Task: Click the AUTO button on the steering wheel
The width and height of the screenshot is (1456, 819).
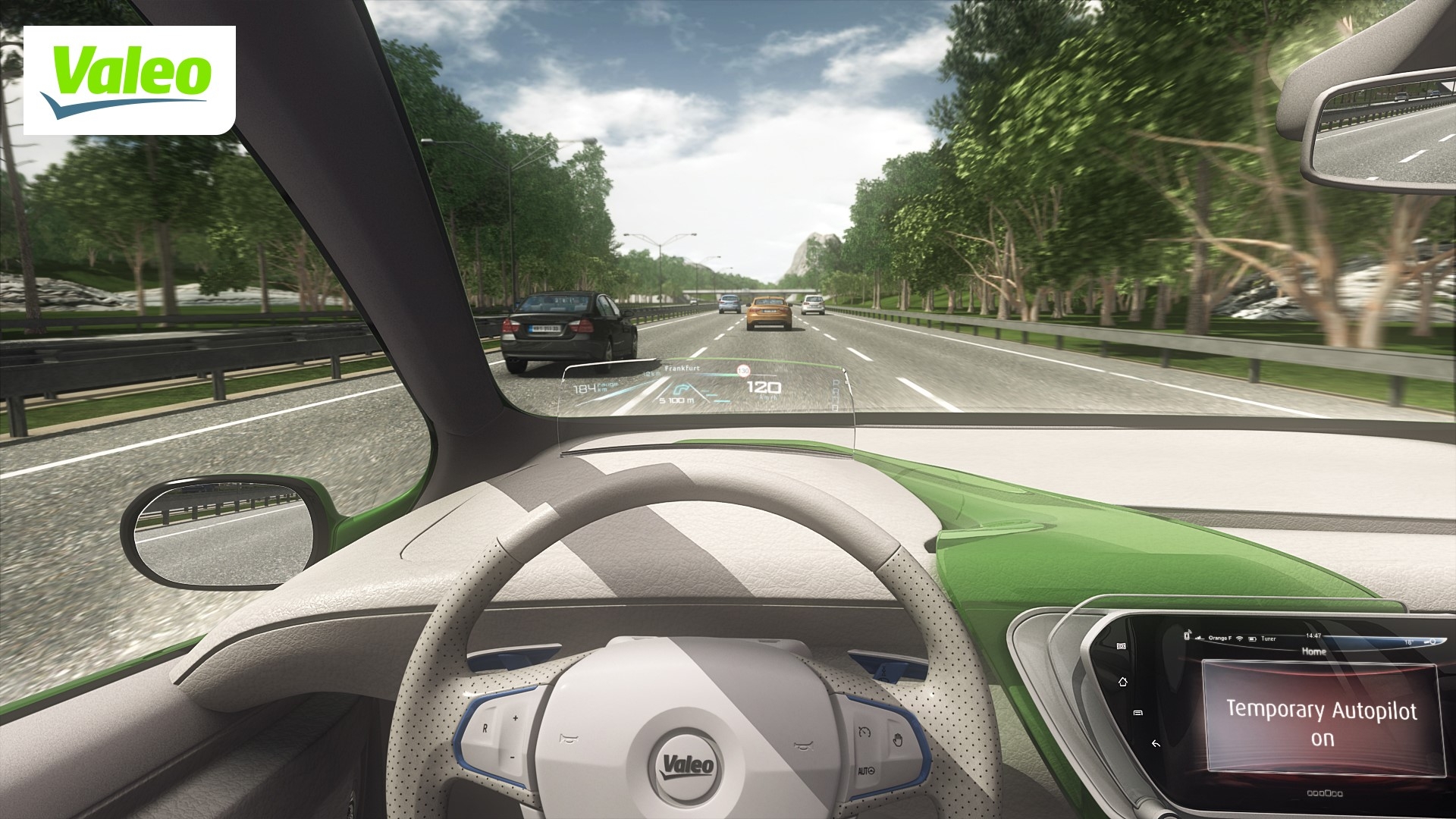Action: (x=866, y=770)
